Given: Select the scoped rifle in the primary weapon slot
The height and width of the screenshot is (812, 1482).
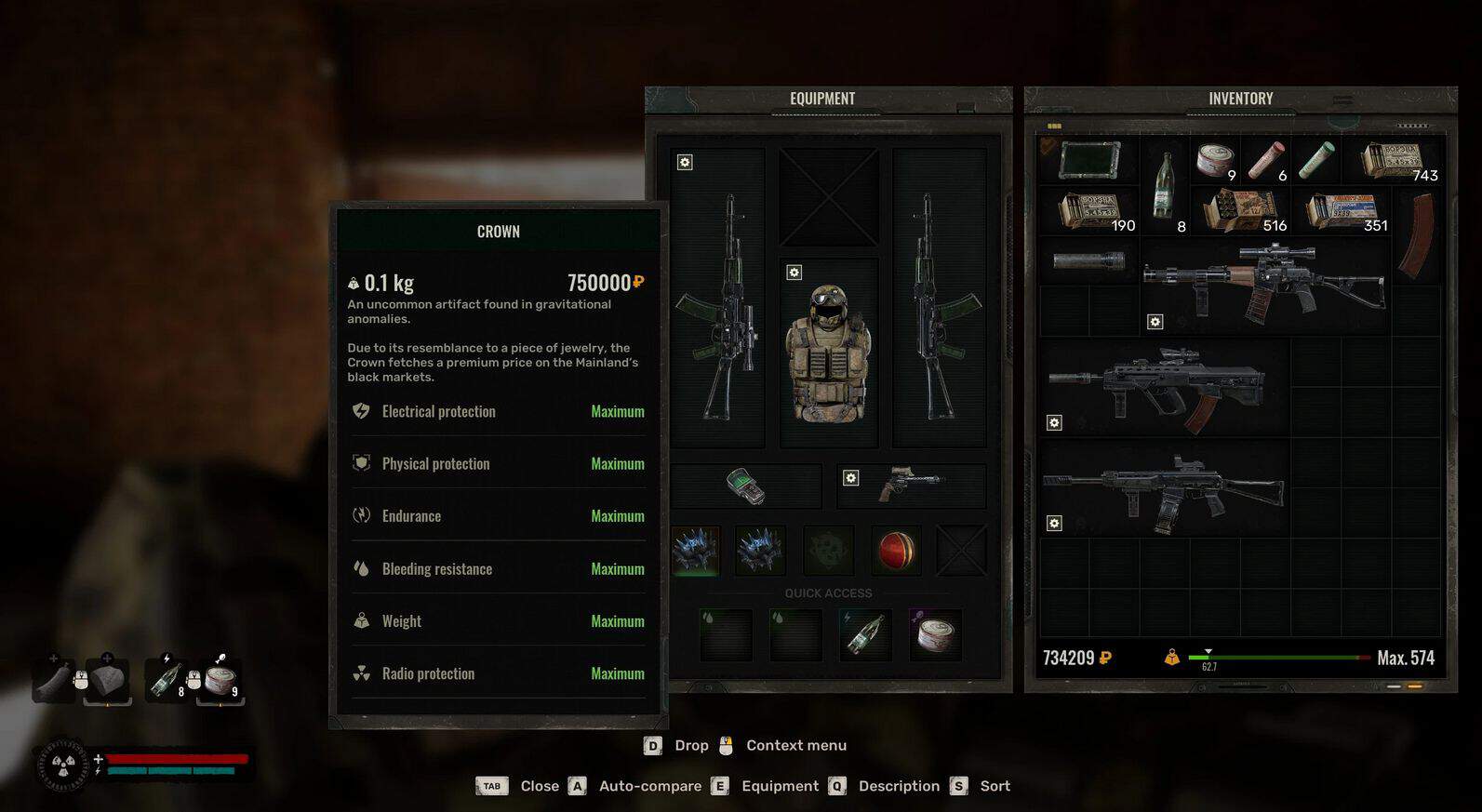Looking at the screenshot, I should (717, 298).
